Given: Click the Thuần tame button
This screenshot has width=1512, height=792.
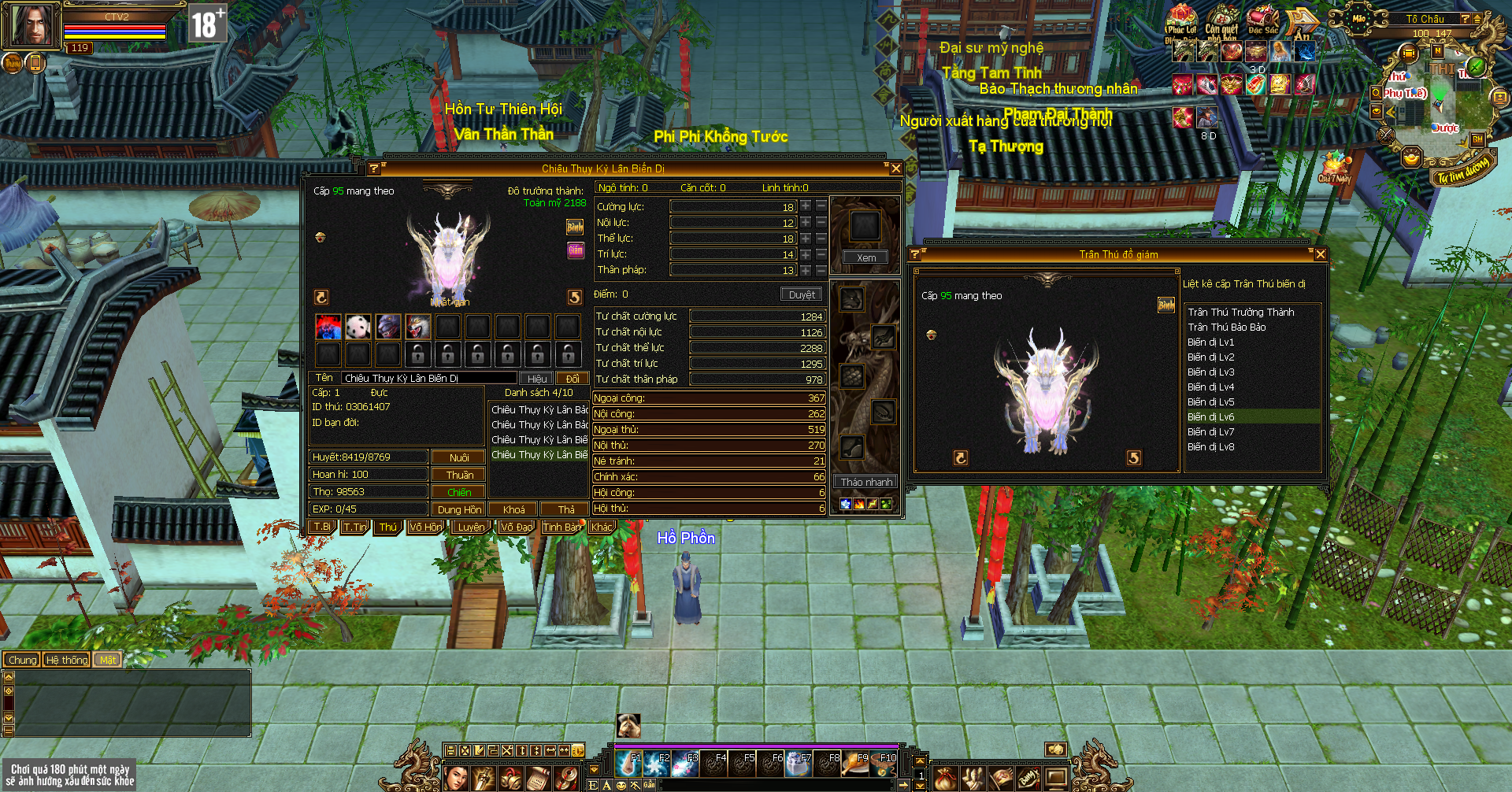Looking at the screenshot, I should (x=459, y=475).
